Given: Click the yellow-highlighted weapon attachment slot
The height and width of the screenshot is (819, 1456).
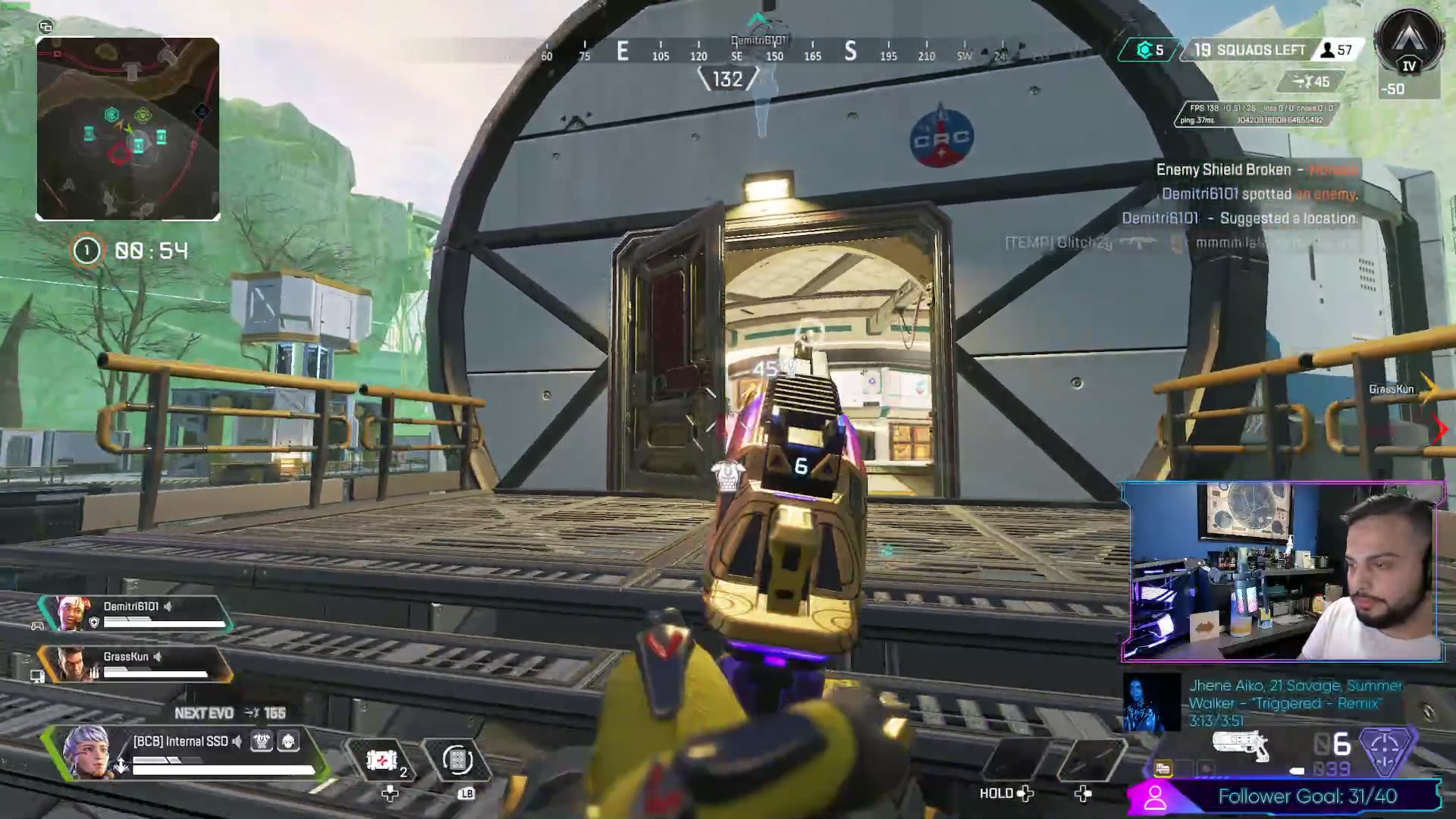Looking at the screenshot, I should click(x=1163, y=769).
